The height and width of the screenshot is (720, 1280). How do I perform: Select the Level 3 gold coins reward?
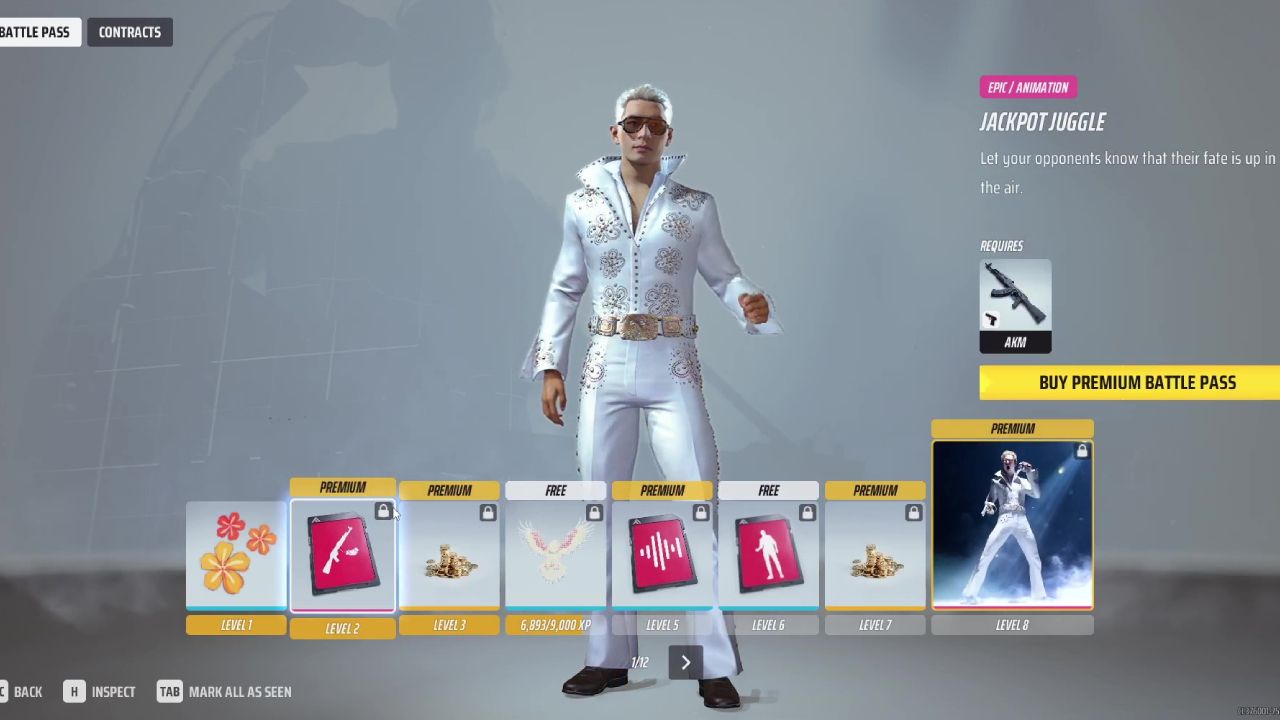449,555
